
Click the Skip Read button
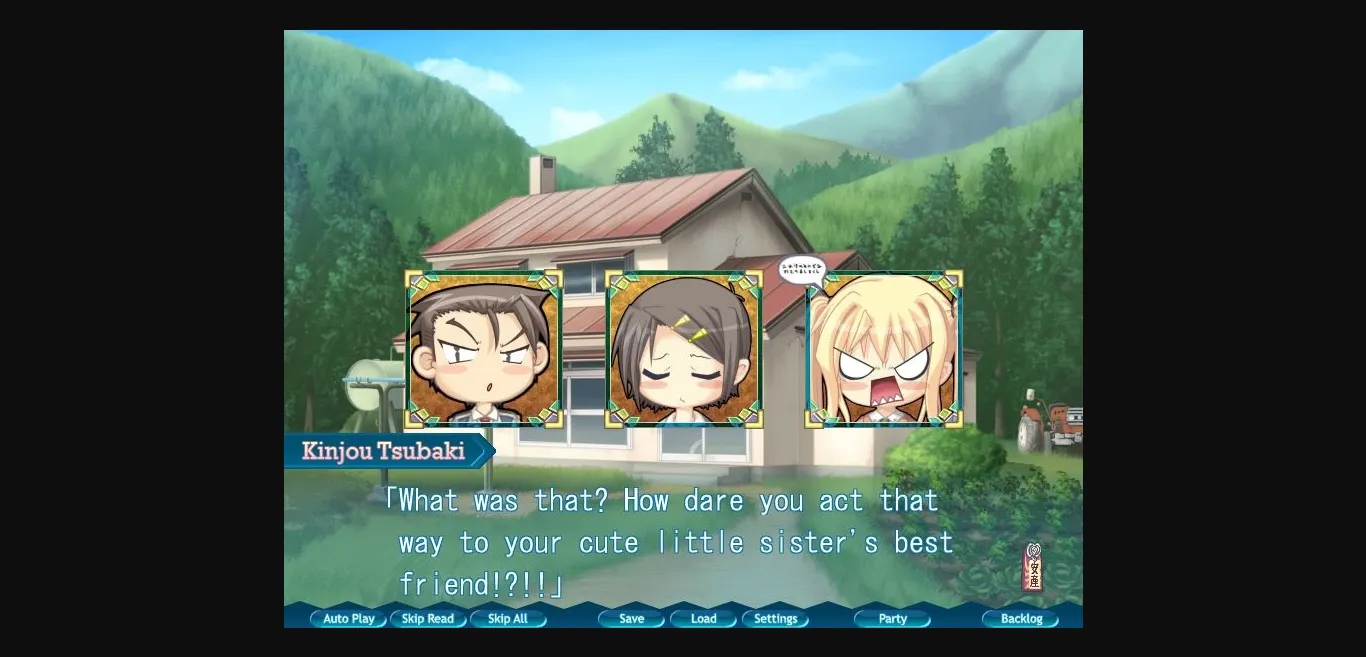pos(428,619)
